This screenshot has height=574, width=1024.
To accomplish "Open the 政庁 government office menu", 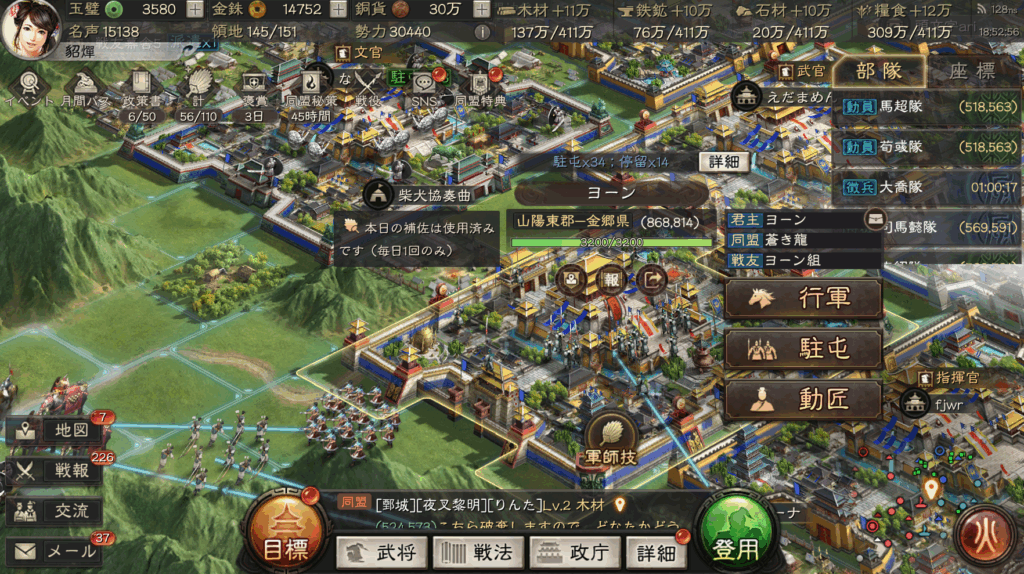I will point(574,552).
